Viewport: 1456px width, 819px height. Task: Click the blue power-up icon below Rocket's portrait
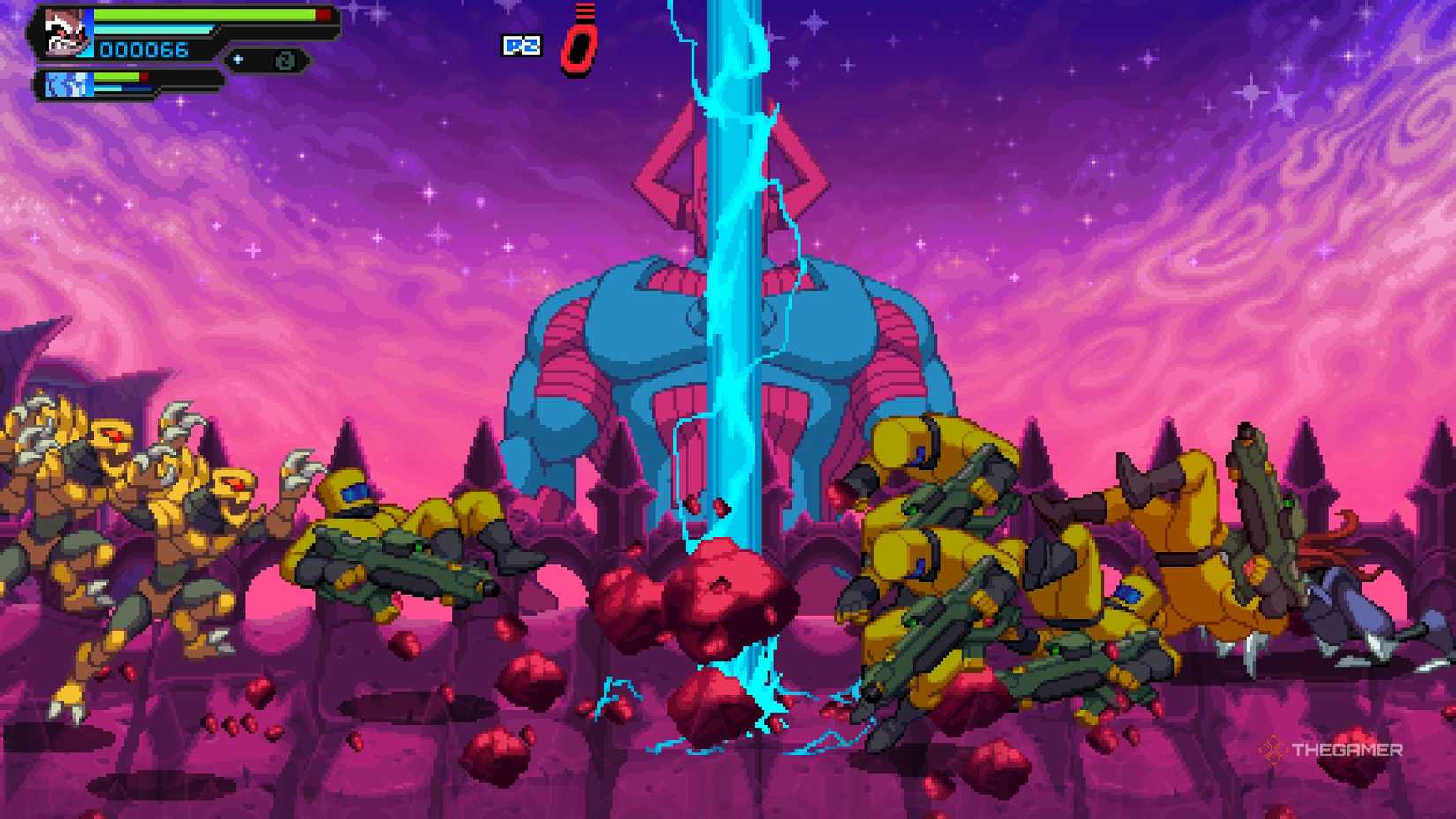tap(66, 84)
